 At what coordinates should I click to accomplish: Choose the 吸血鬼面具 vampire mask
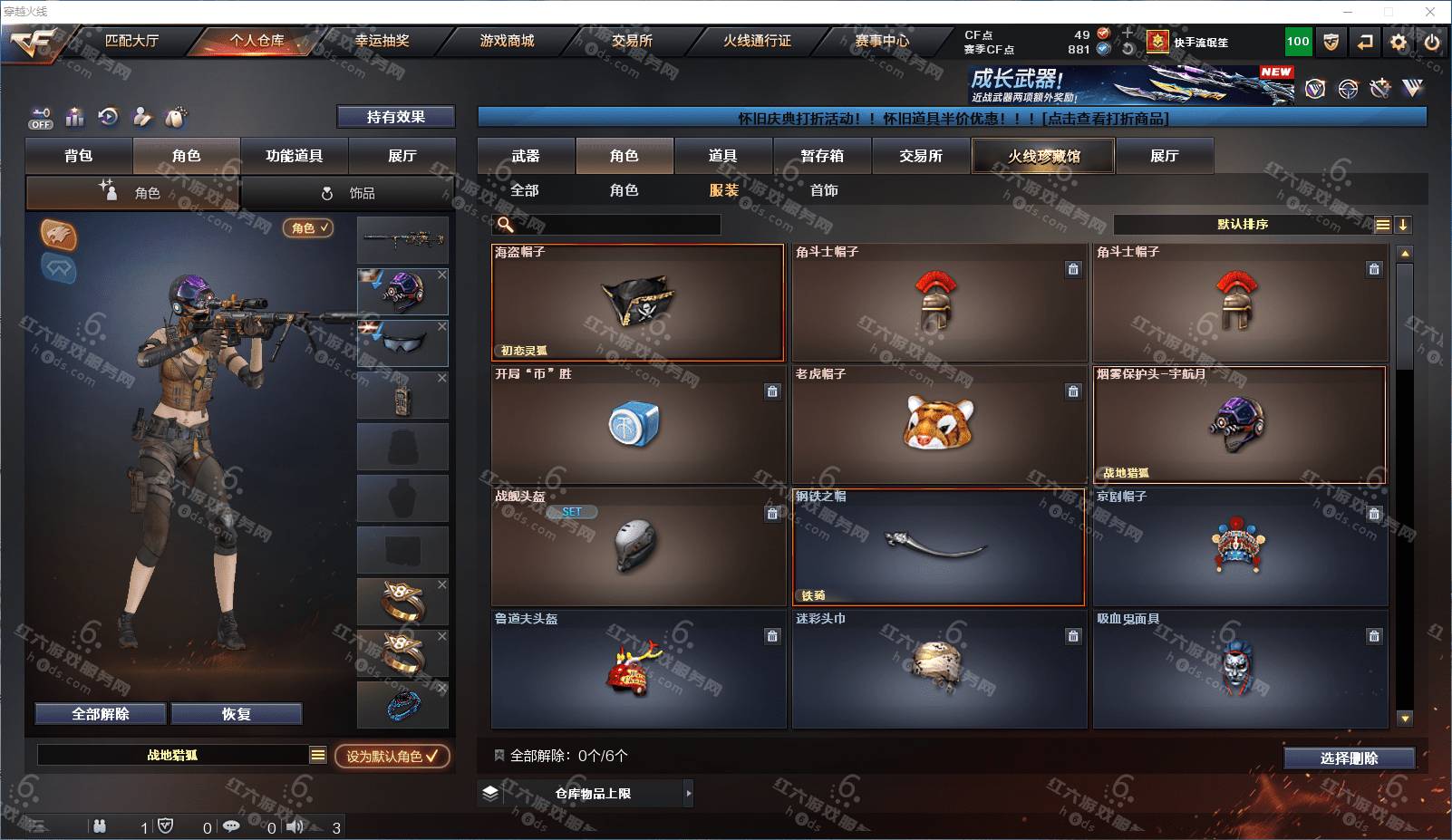pyautogui.click(x=1240, y=670)
